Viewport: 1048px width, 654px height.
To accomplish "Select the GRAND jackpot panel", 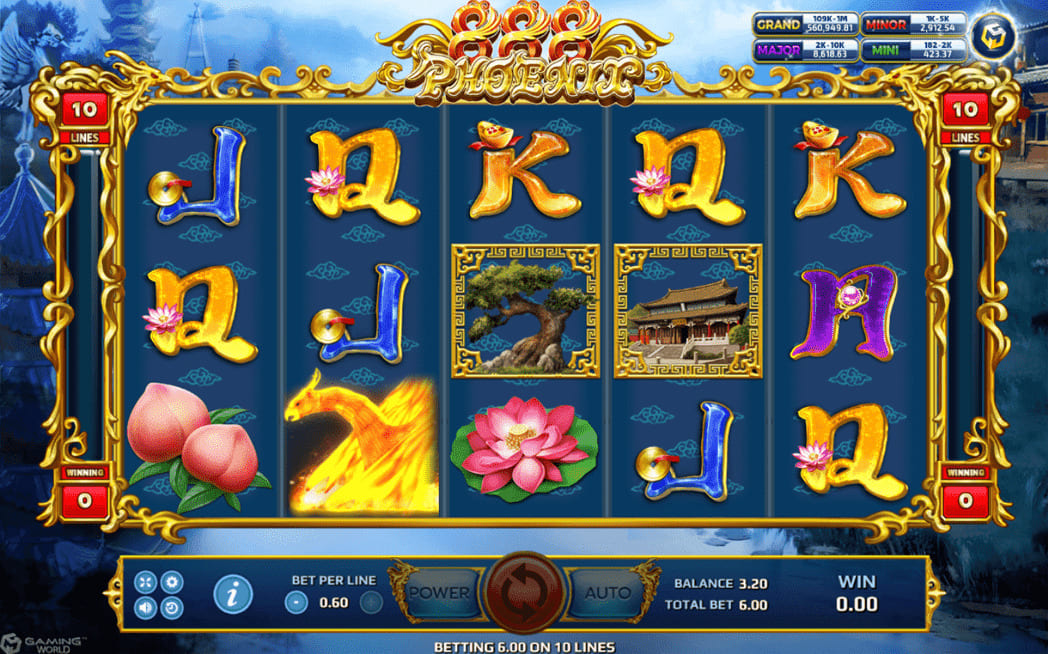I will [x=805, y=24].
